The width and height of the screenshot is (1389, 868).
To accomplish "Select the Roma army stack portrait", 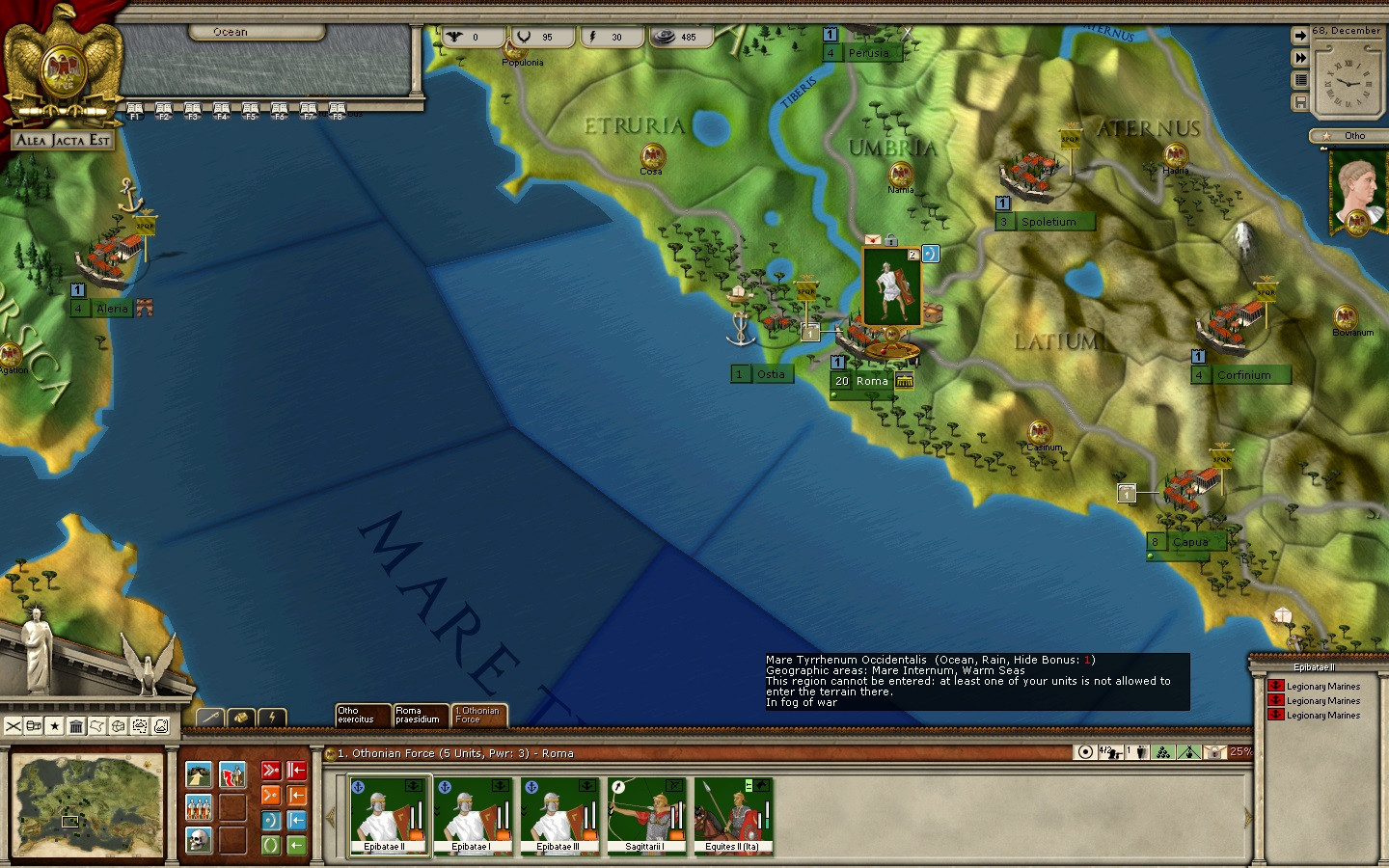I will click(891, 286).
